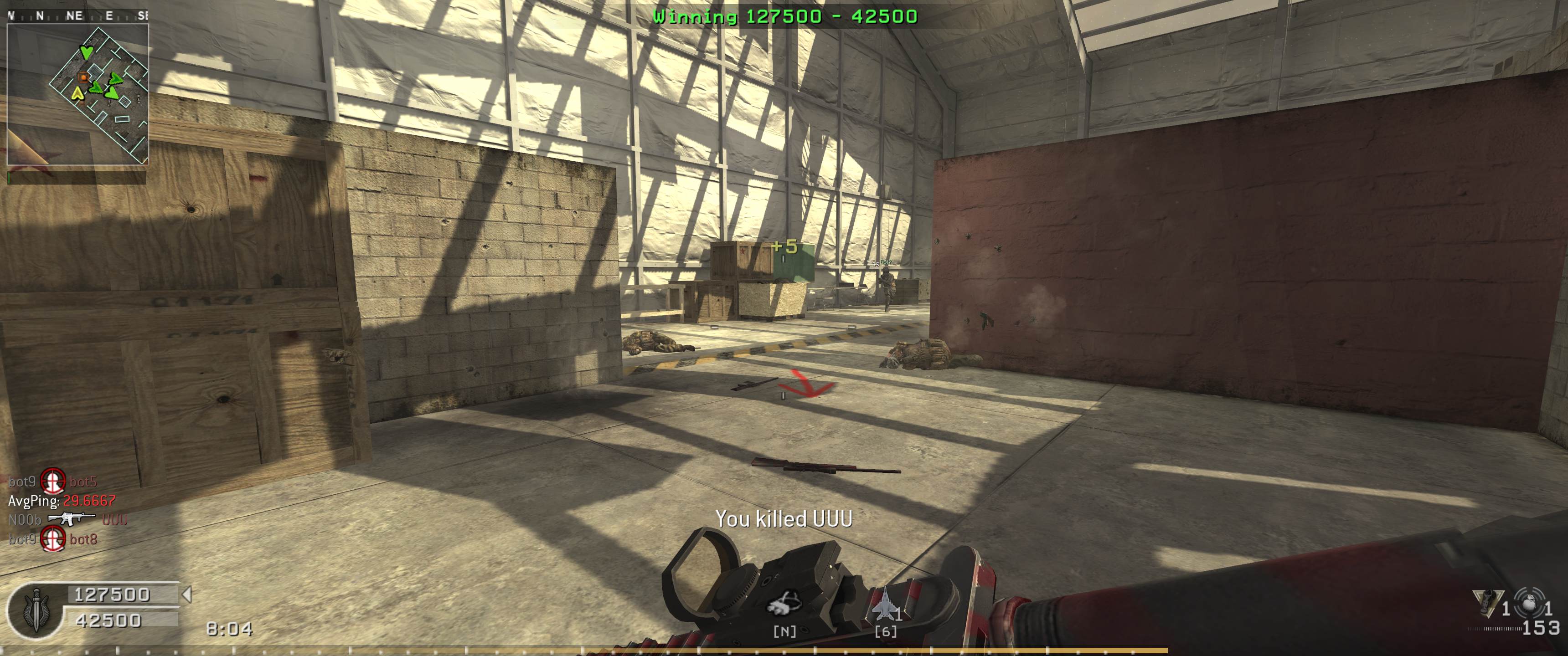
Task: Click the minimap in the corner
Action: click(77, 94)
